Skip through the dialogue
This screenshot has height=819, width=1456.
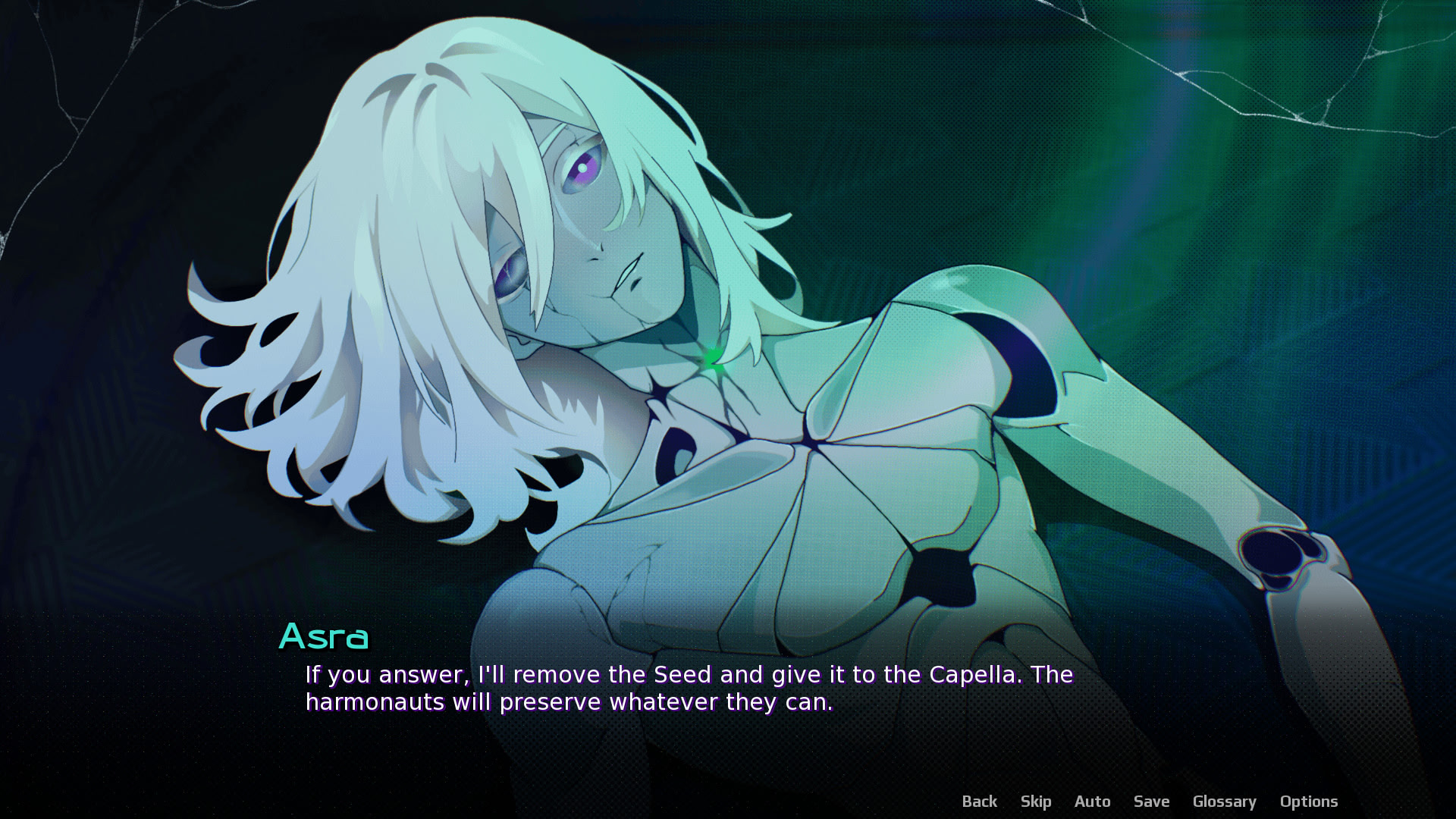[1035, 802]
